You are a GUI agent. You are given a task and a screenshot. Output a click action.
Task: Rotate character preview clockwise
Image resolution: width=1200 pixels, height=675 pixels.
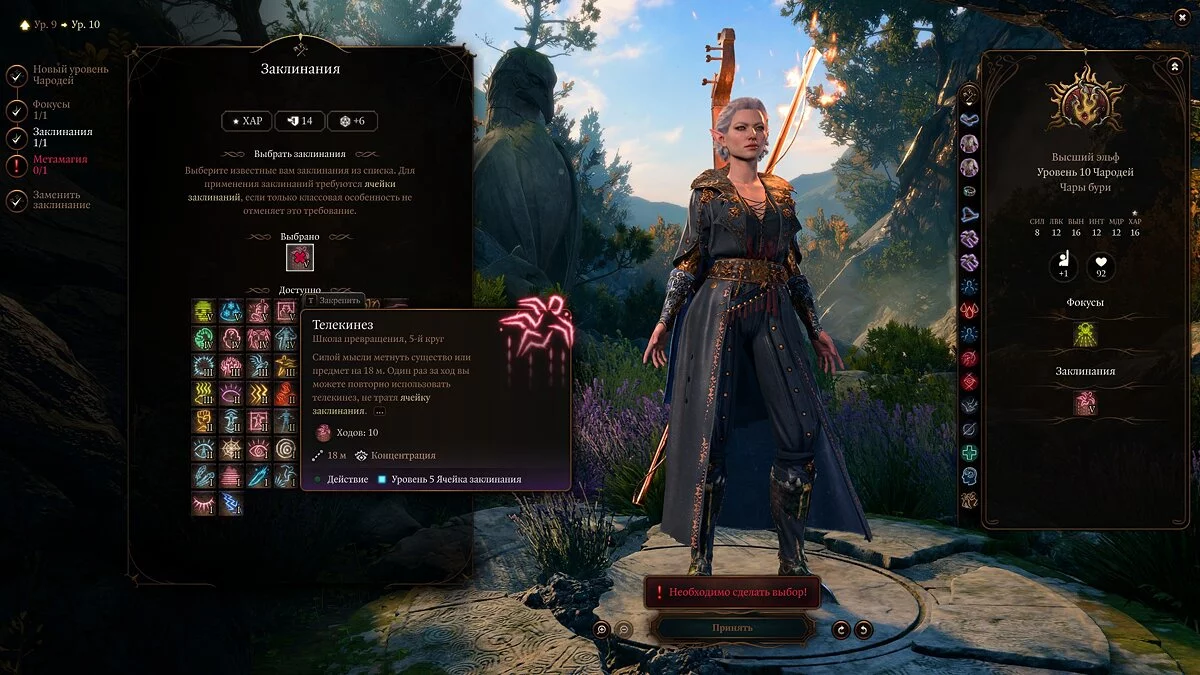[864, 629]
